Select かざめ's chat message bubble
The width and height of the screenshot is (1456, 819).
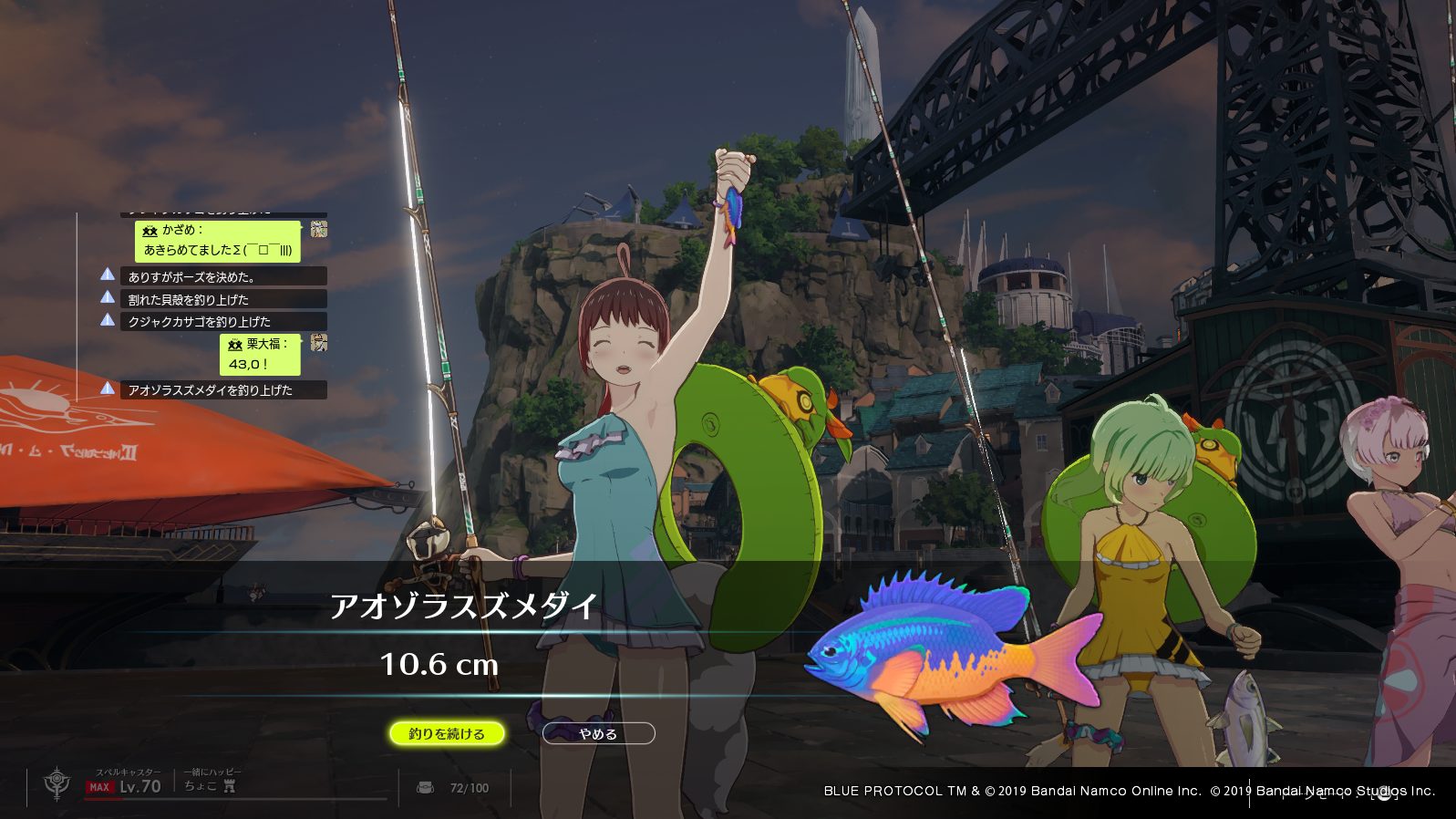(218, 241)
